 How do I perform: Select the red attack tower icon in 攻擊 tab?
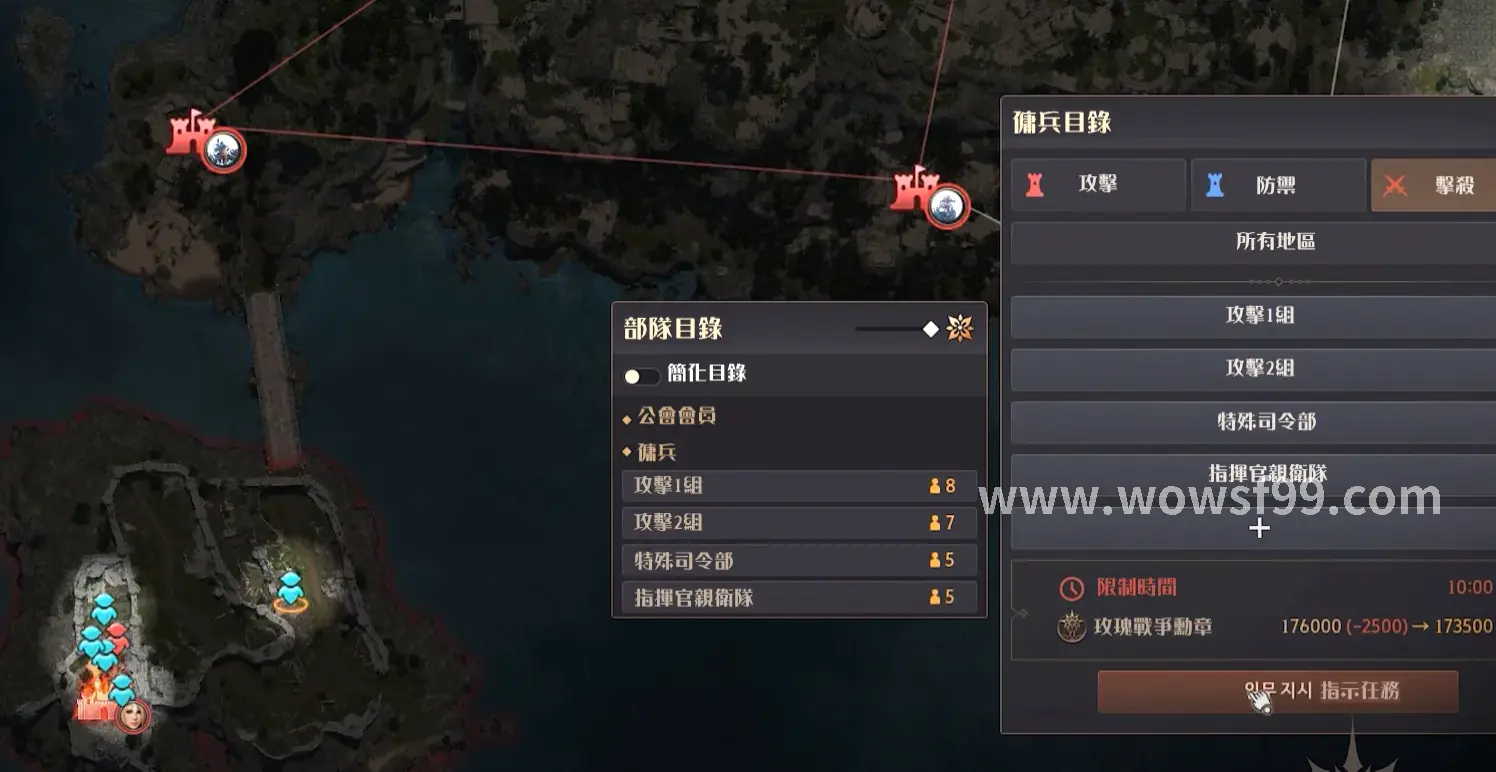(1035, 185)
